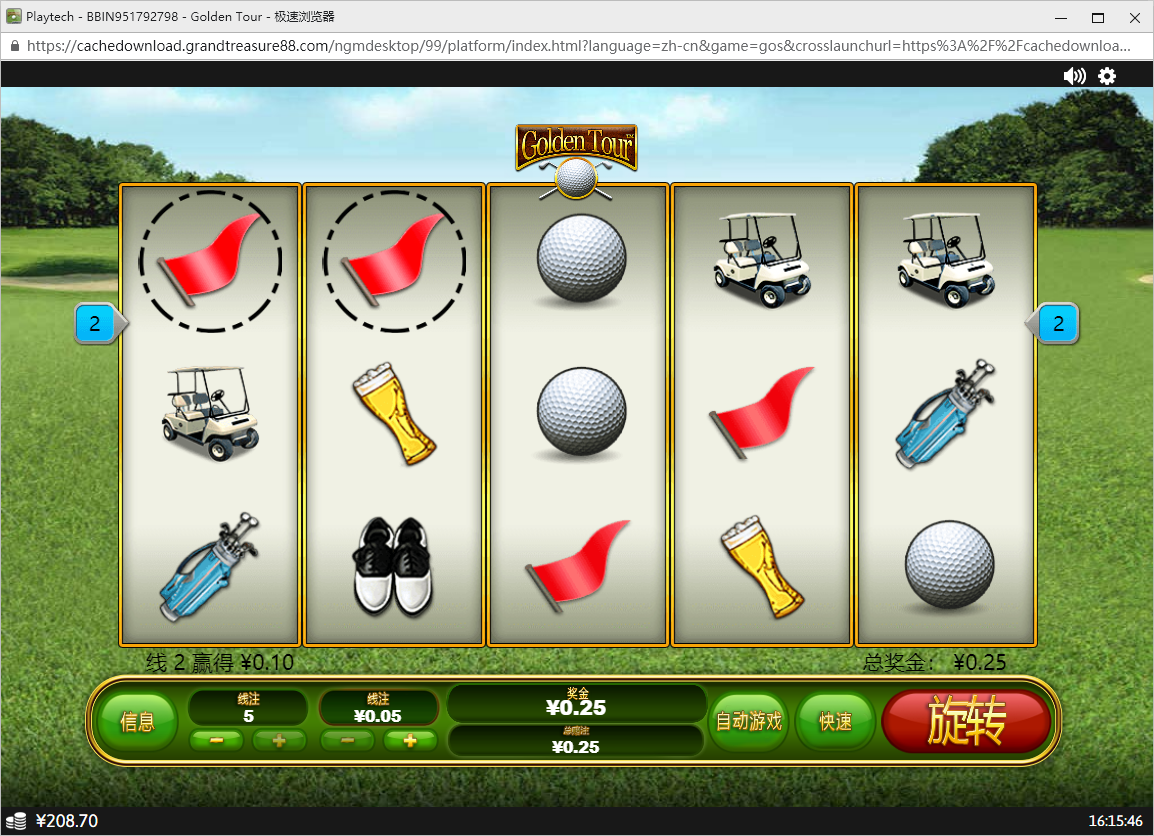This screenshot has width=1154, height=836.
Task: Maximize the browser window
Action: click(x=1098, y=17)
